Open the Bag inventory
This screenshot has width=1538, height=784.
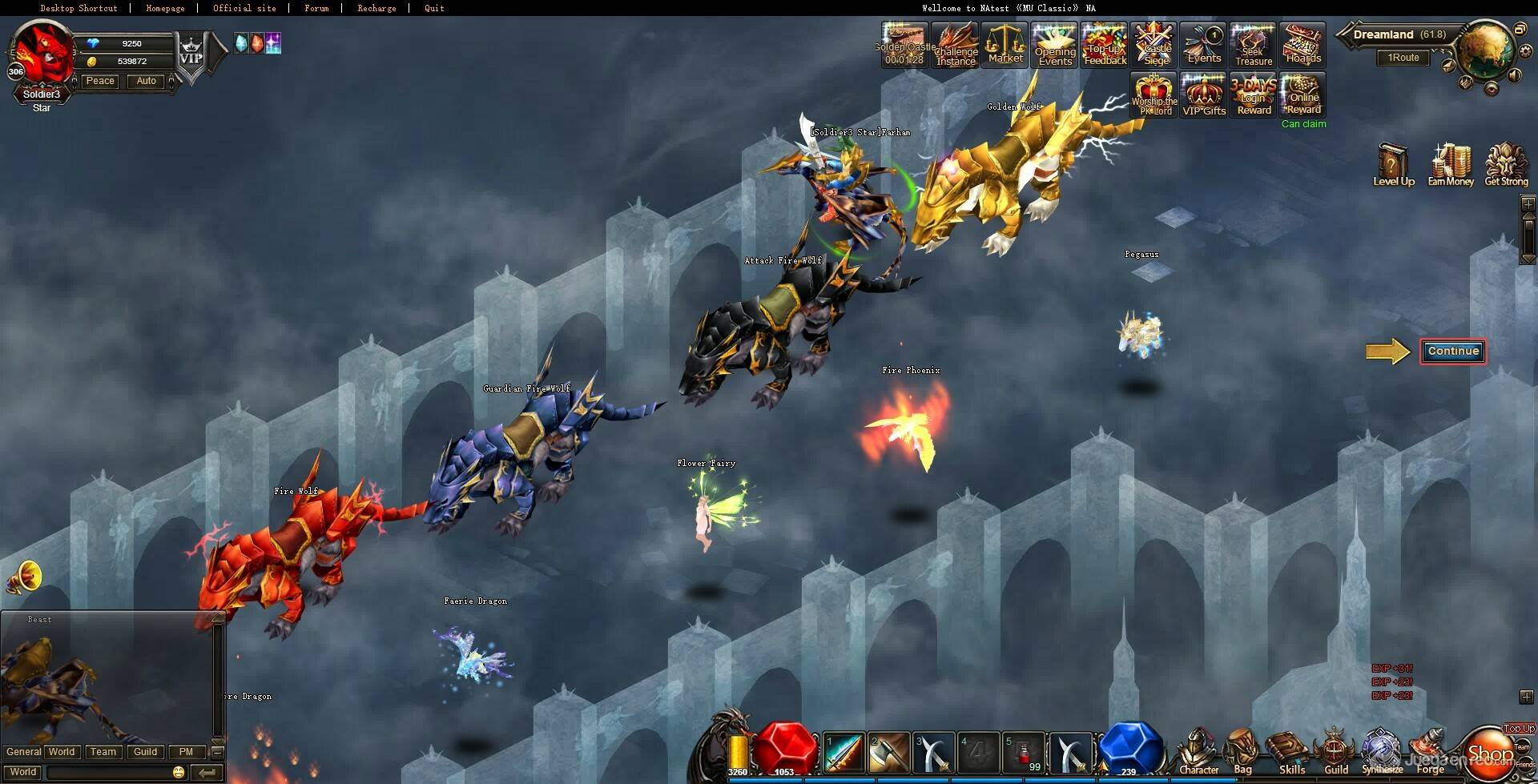point(1242,753)
